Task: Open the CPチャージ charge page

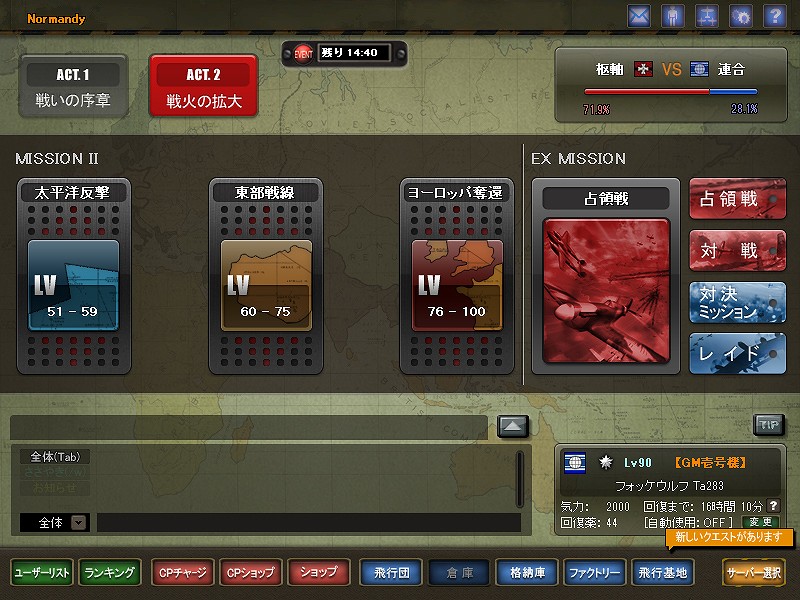Action: (x=181, y=573)
